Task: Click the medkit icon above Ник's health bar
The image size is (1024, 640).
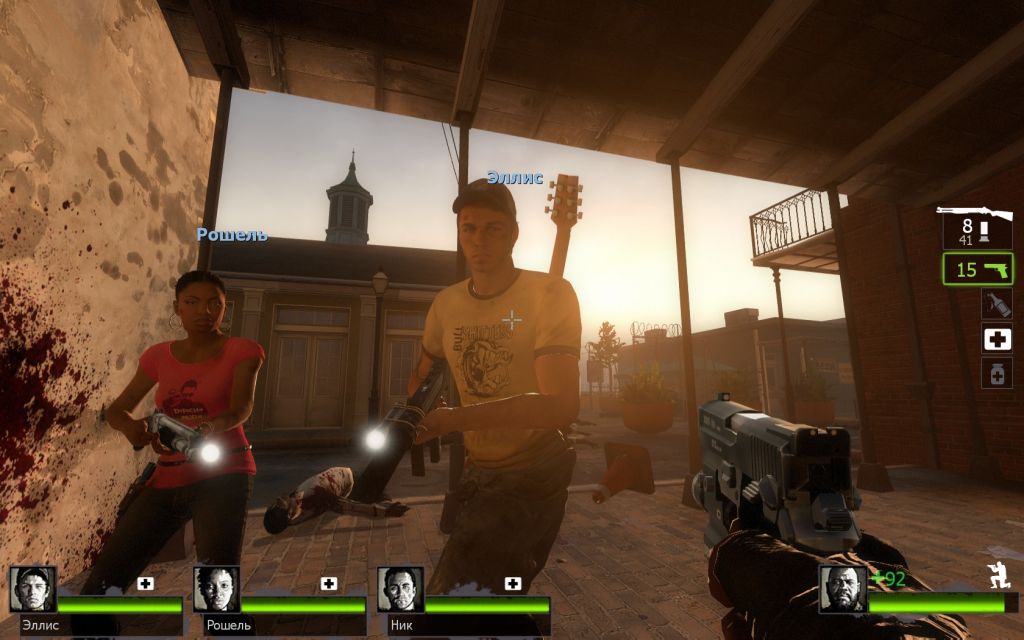Action: [x=513, y=583]
